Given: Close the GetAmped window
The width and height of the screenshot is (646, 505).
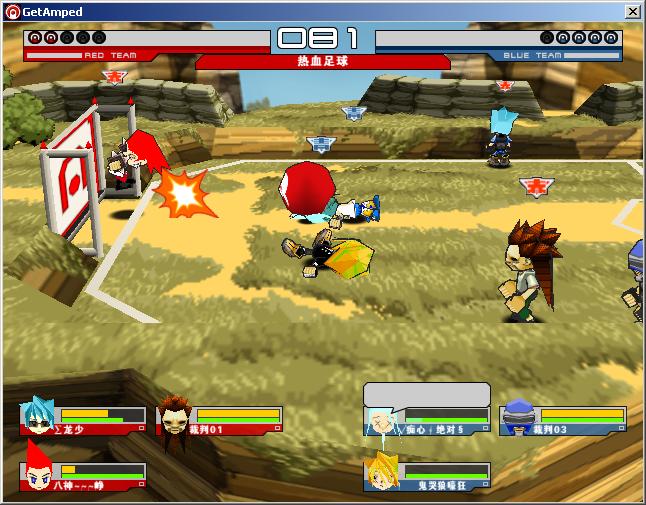Looking at the screenshot, I should pos(633,11).
